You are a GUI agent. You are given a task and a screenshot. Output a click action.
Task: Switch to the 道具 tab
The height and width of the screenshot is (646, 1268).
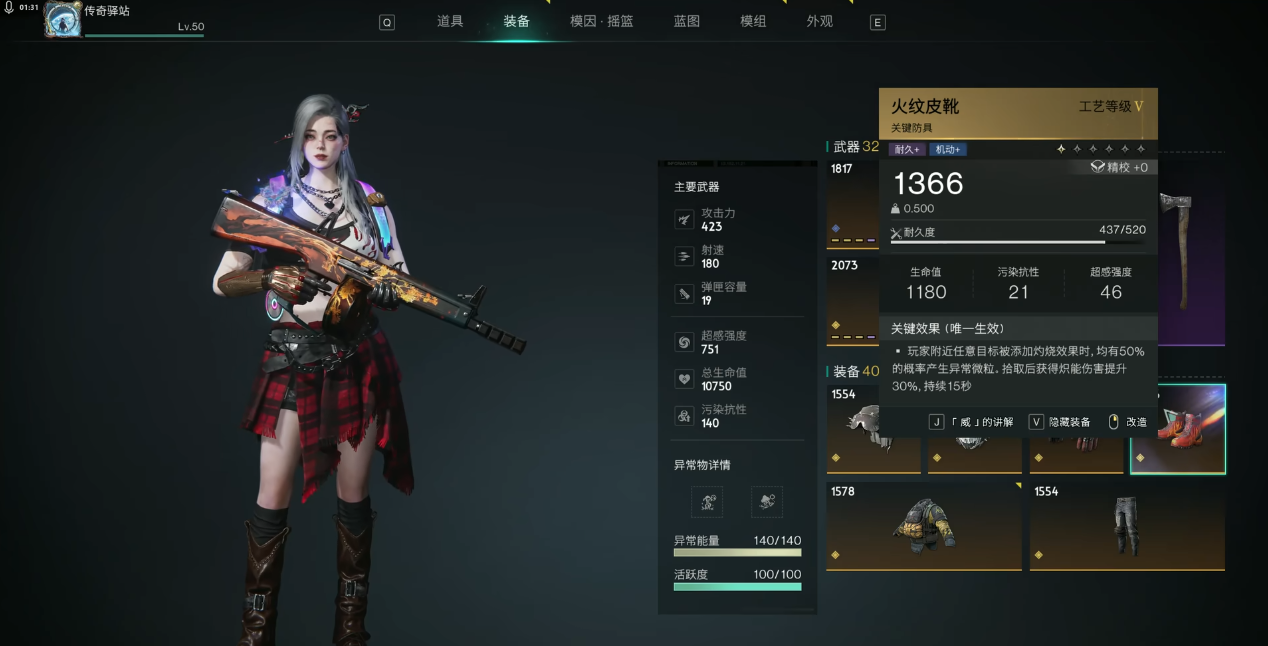[x=450, y=21]
